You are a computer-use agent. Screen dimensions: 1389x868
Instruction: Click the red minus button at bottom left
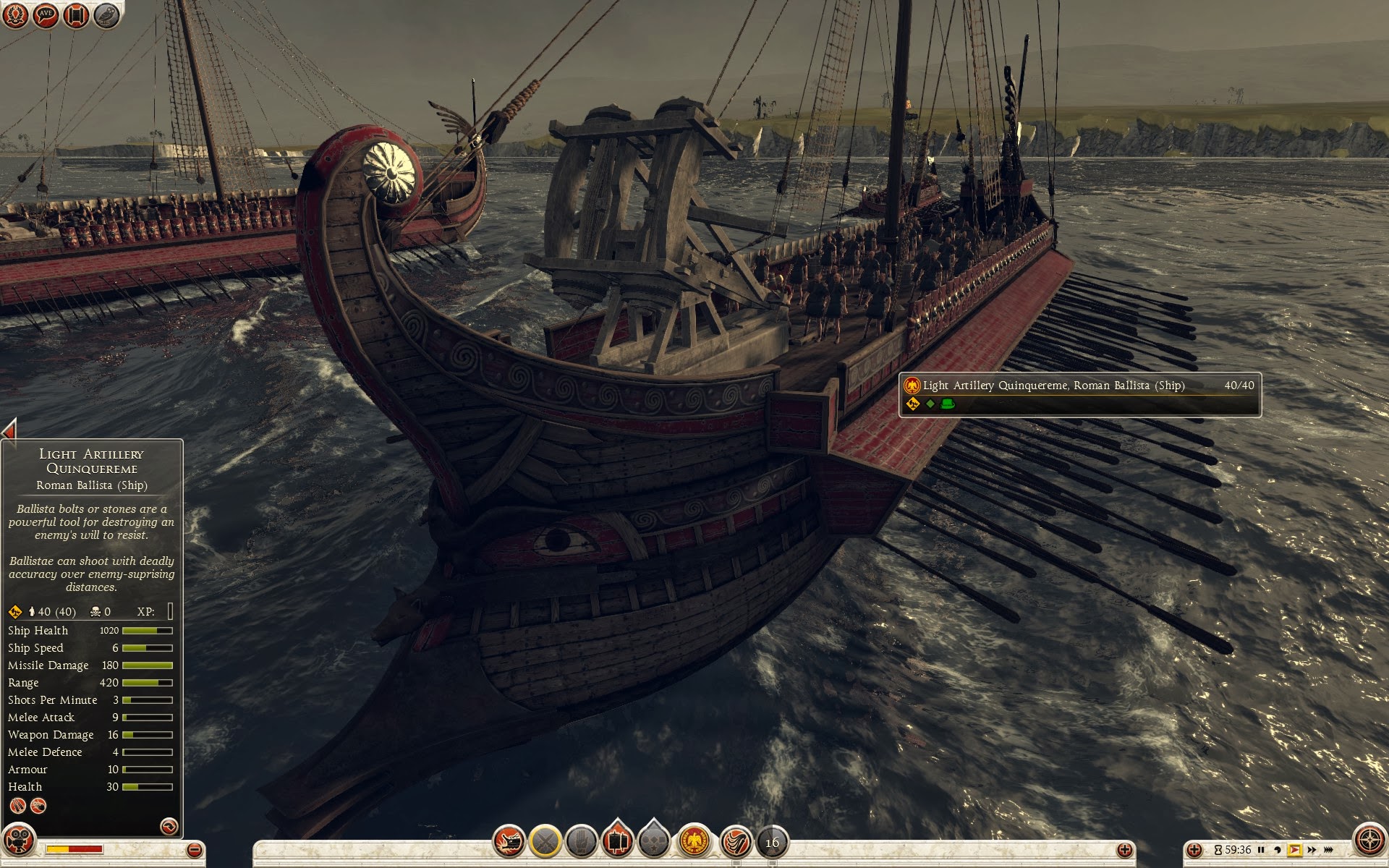[x=194, y=850]
